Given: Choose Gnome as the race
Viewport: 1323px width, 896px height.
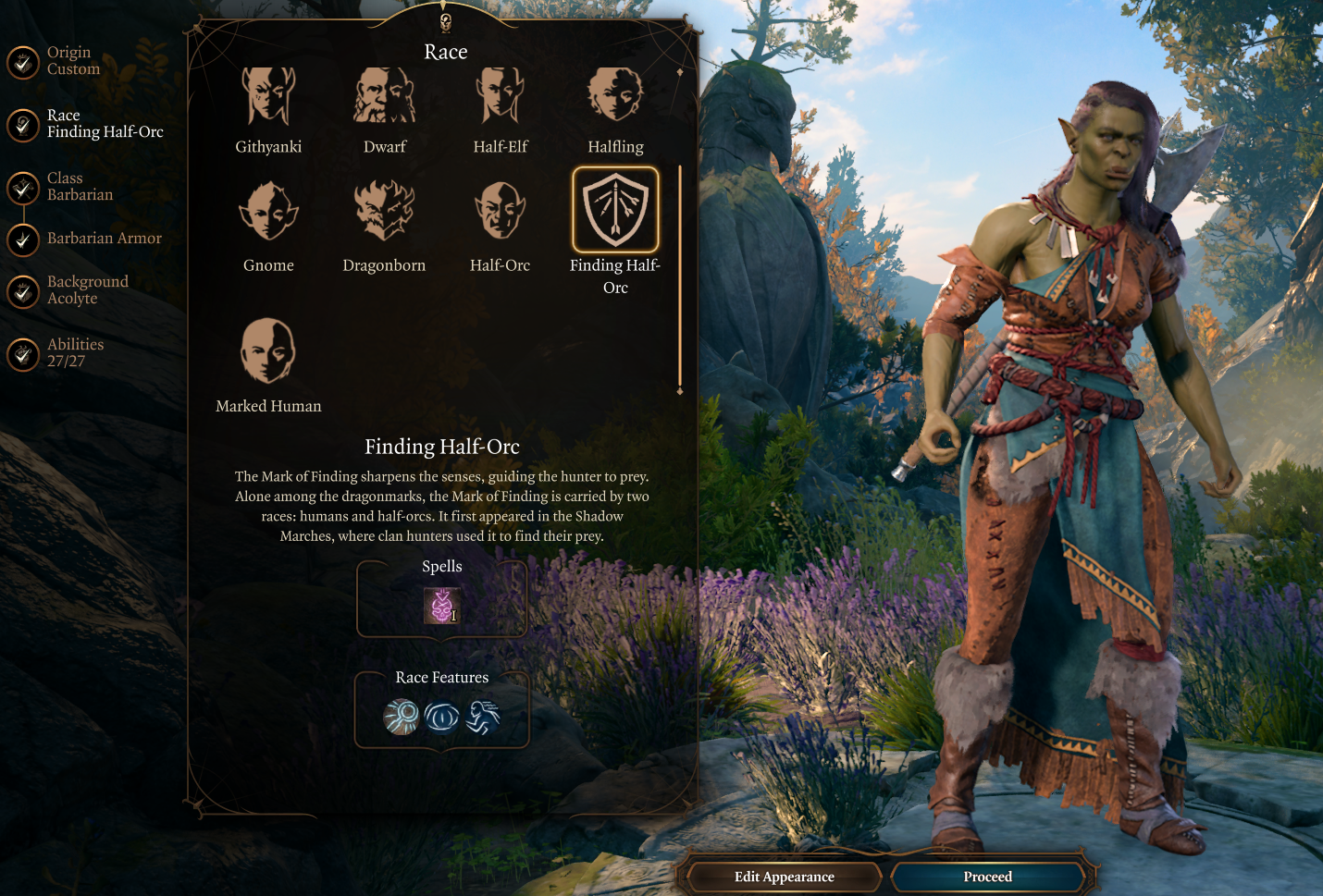Looking at the screenshot, I should point(268,212).
